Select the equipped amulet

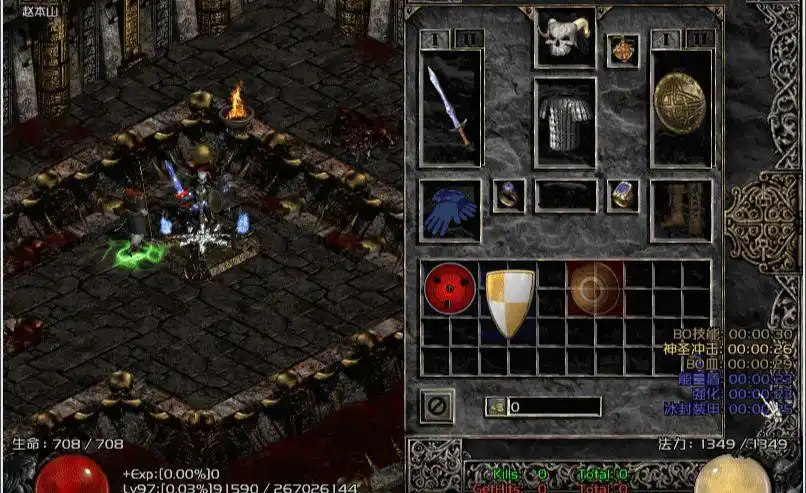[622, 50]
